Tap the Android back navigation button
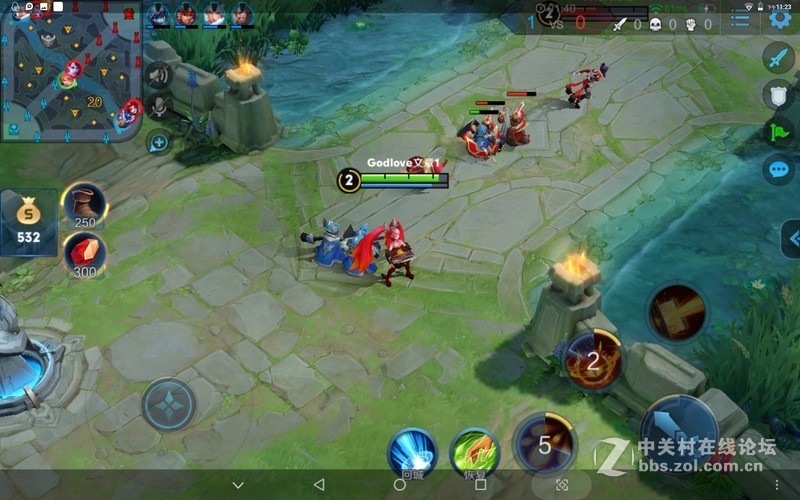Image resolution: width=800 pixels, height=500 pixels. (x=319, y=485)
